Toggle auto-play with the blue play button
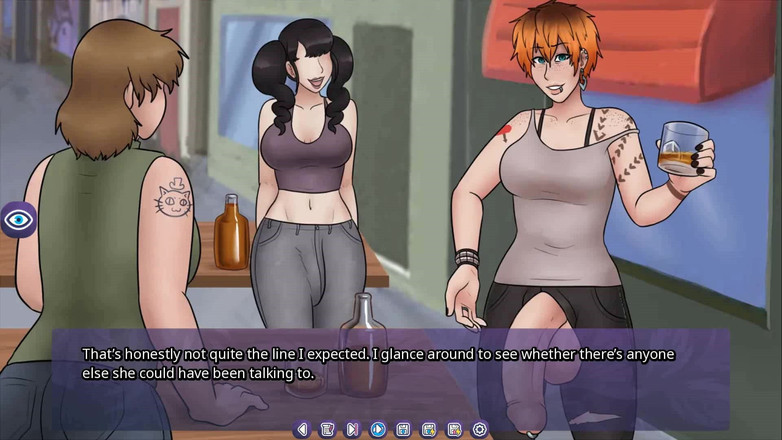 tap(378, 429)
